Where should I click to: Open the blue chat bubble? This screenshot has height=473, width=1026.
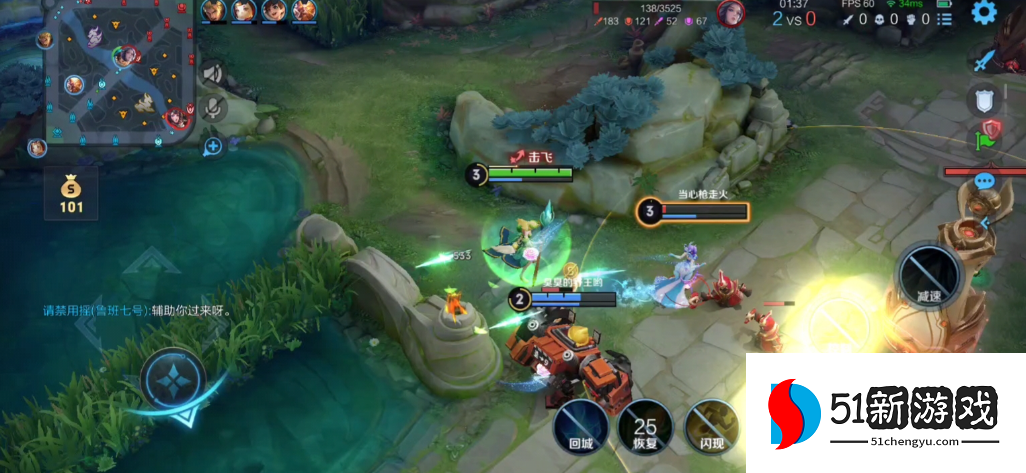tap(985, 182)
